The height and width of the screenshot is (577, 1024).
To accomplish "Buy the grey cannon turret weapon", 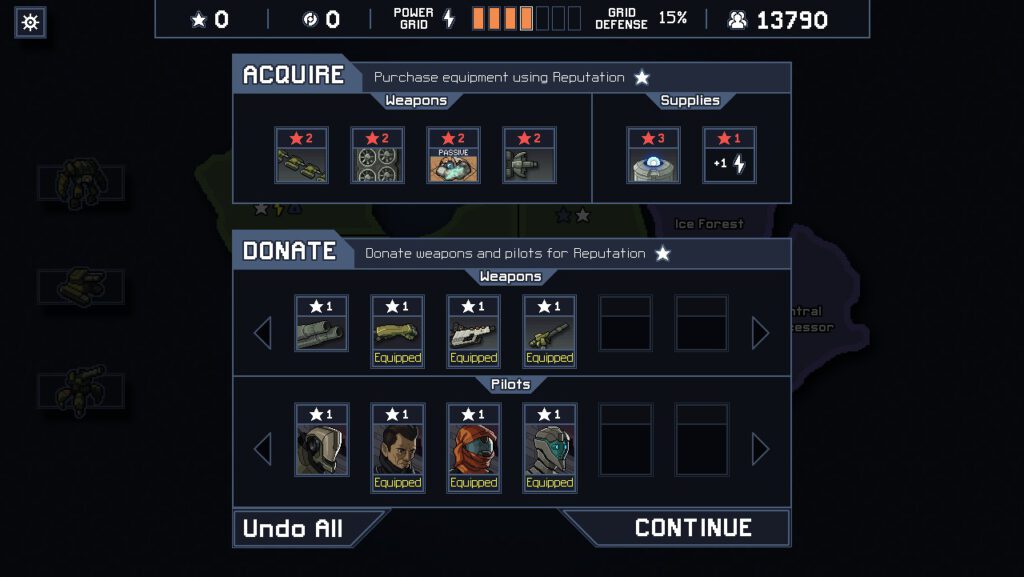I will [x=529, y=156].
